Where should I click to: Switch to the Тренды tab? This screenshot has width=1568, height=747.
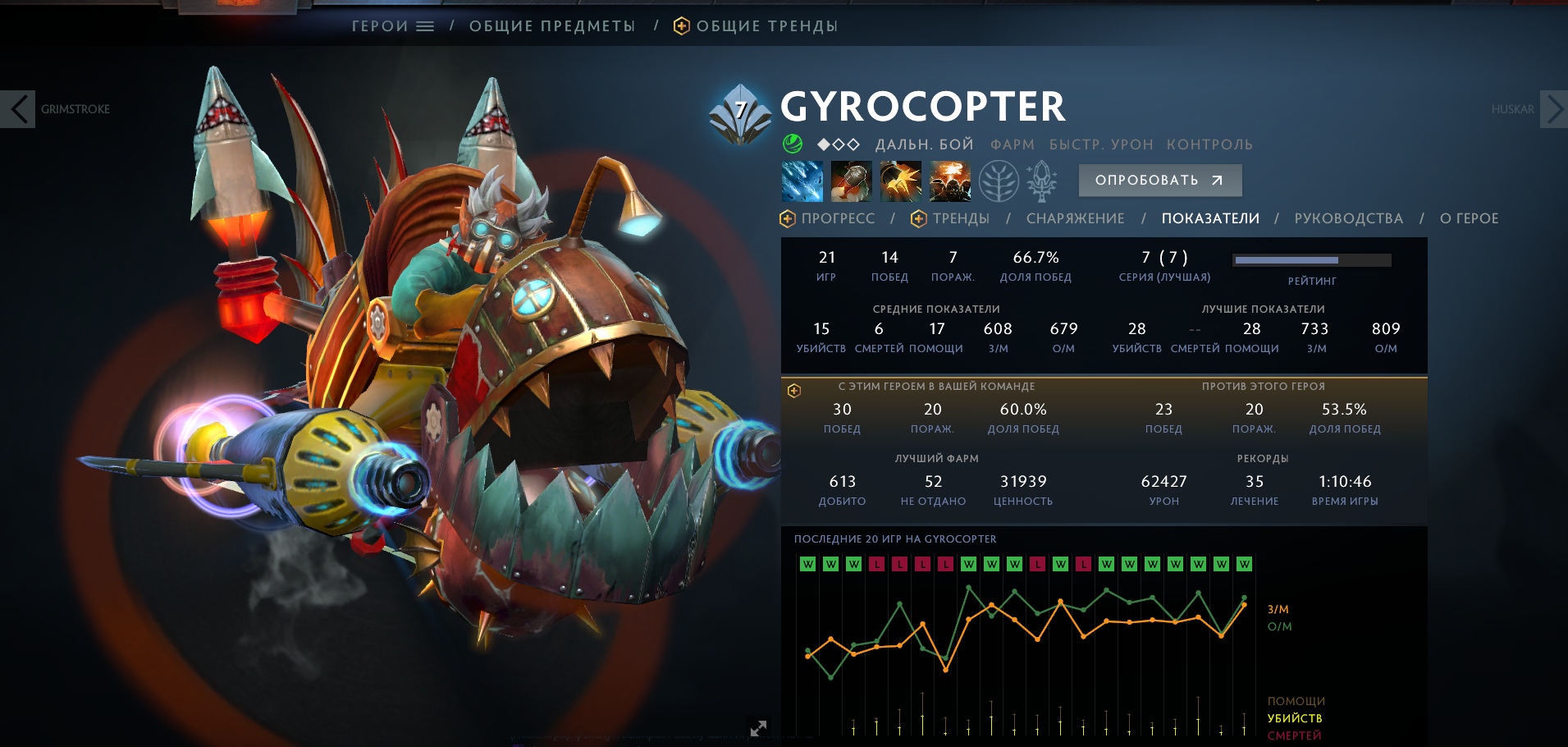coord(951,218)
